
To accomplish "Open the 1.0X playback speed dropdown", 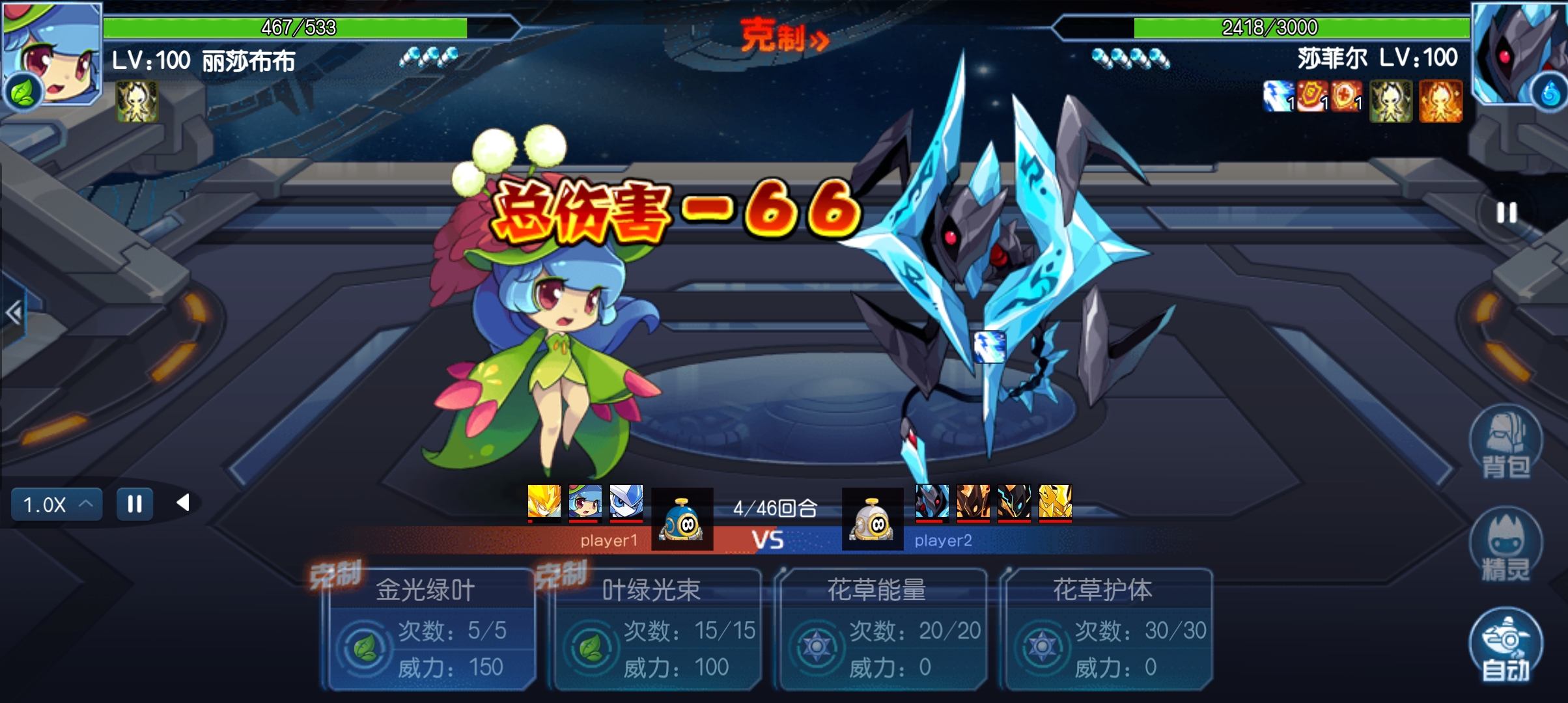I will (57, 504).
